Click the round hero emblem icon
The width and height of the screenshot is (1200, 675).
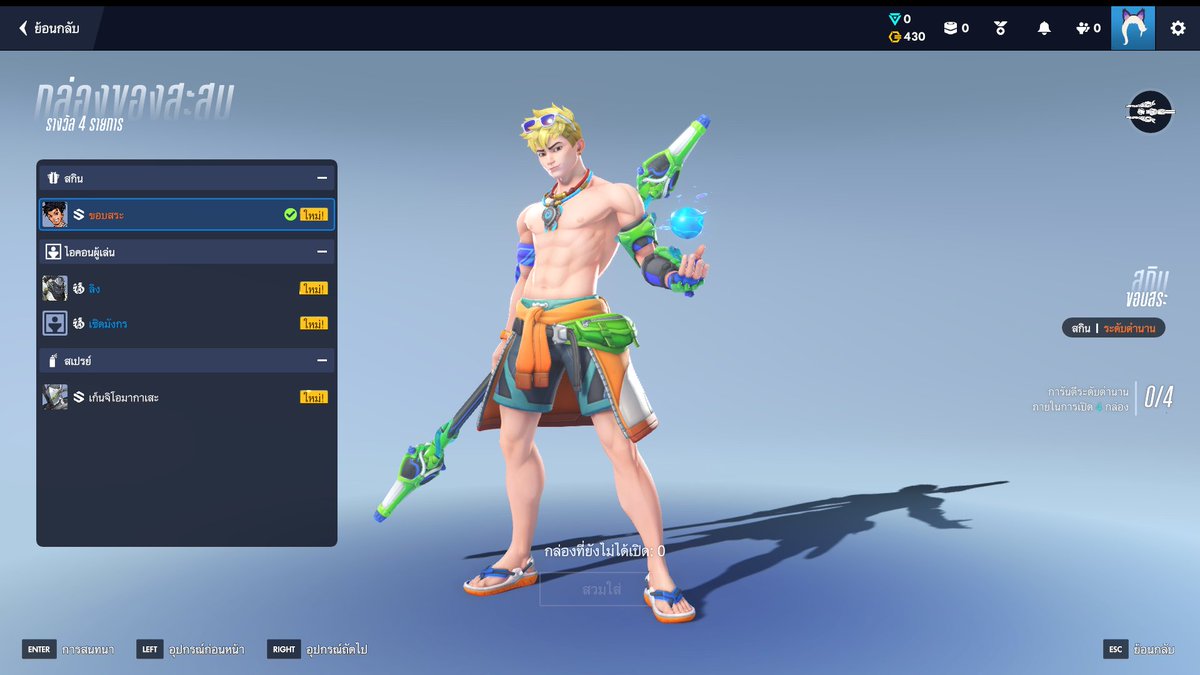[x=1149, y=112]
